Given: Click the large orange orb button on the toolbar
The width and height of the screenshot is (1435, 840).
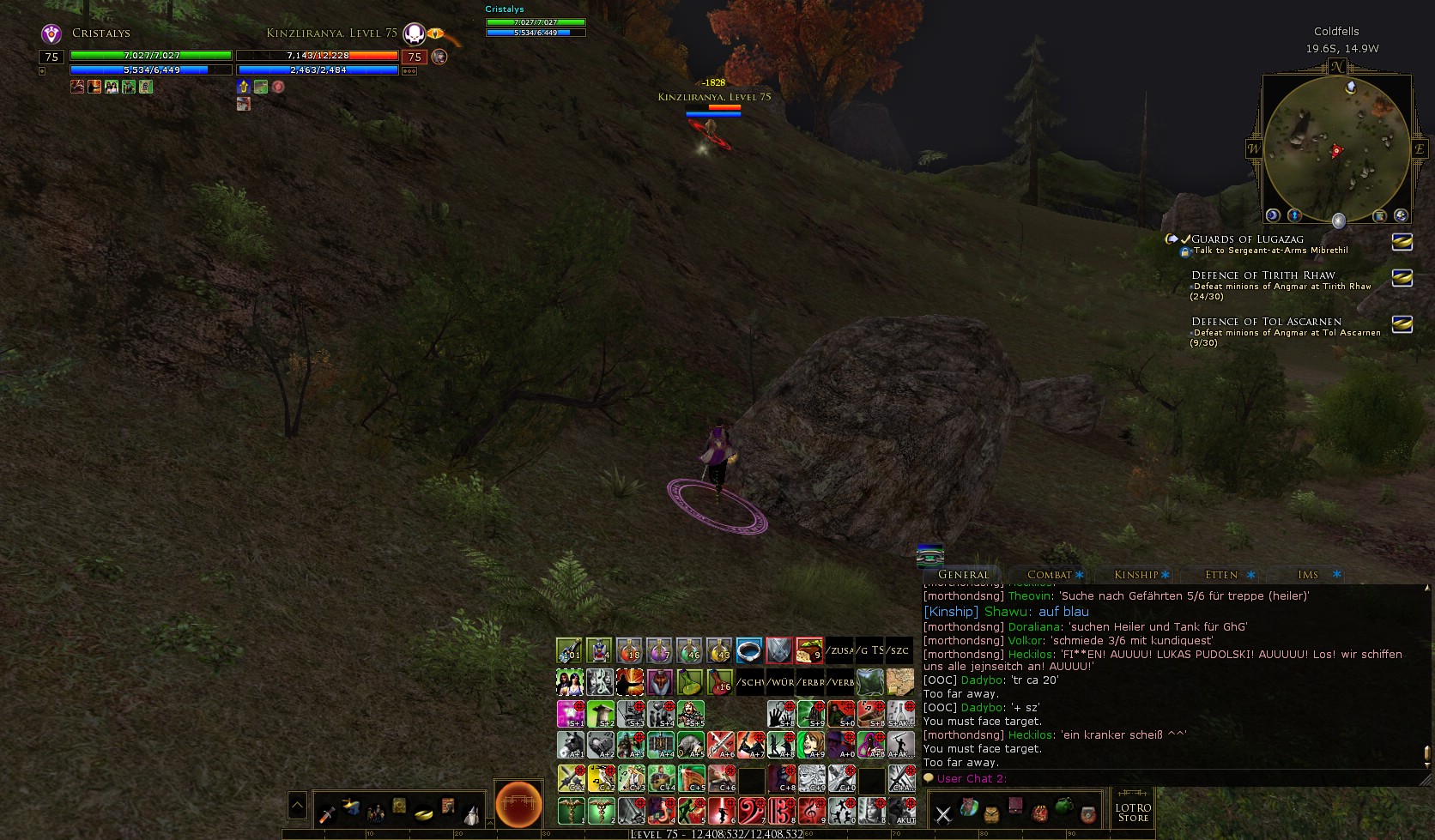Looking at the screenshot, I should [518, 805].
